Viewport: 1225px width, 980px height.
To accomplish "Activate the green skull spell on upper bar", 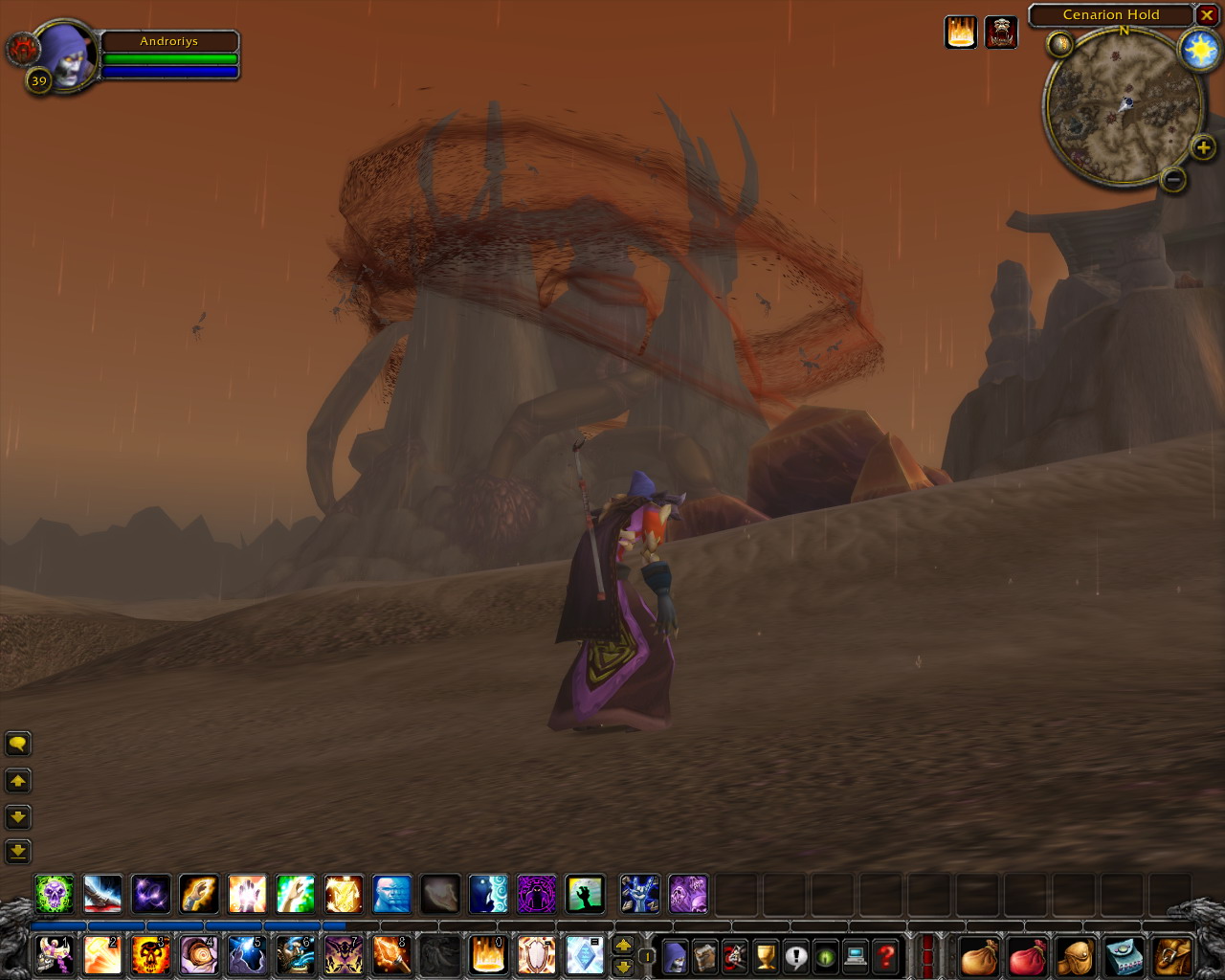I will pyautogui.click(x=55, y=894).
